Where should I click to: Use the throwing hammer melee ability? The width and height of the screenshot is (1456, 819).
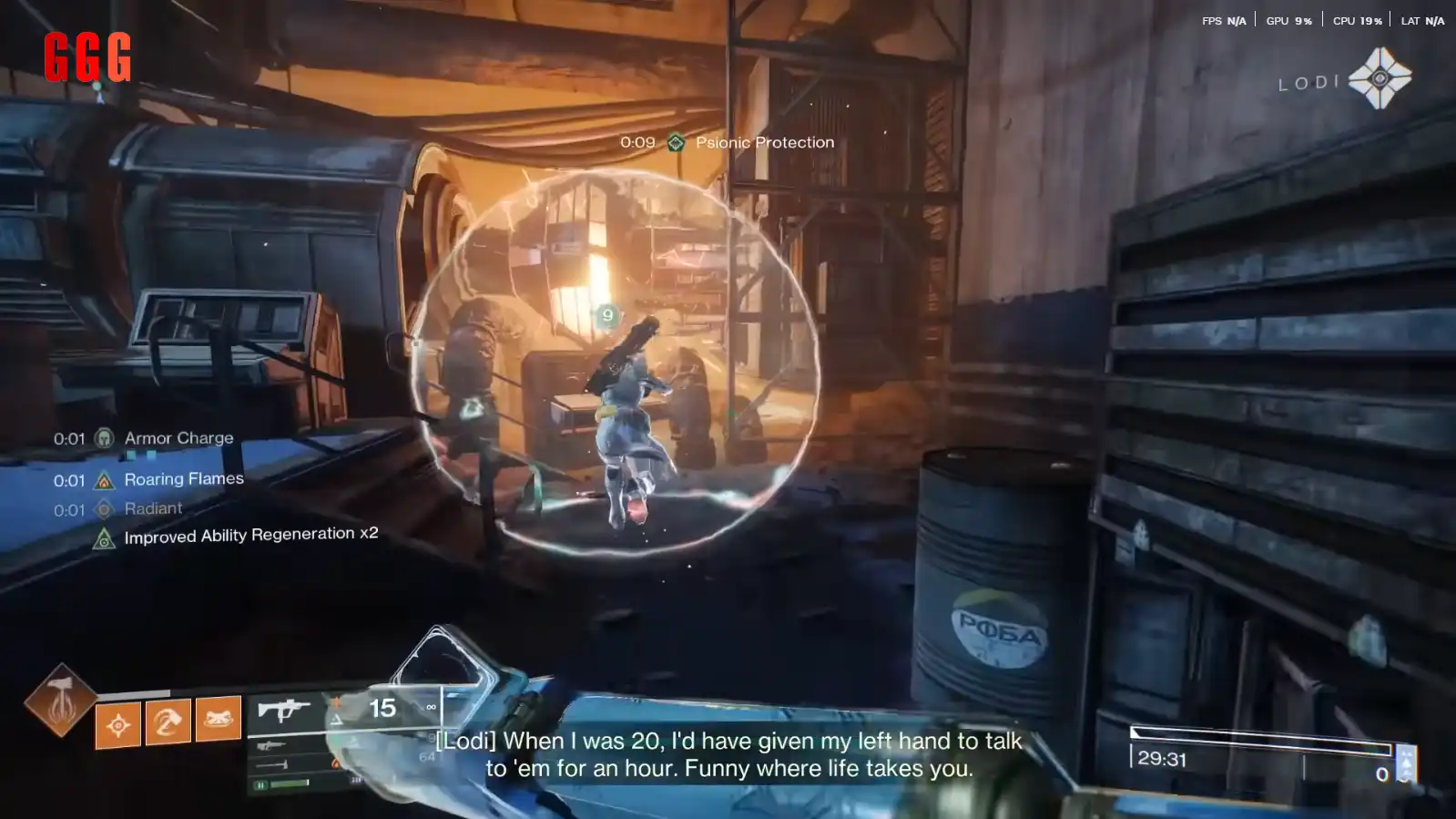tap(168, 722)
